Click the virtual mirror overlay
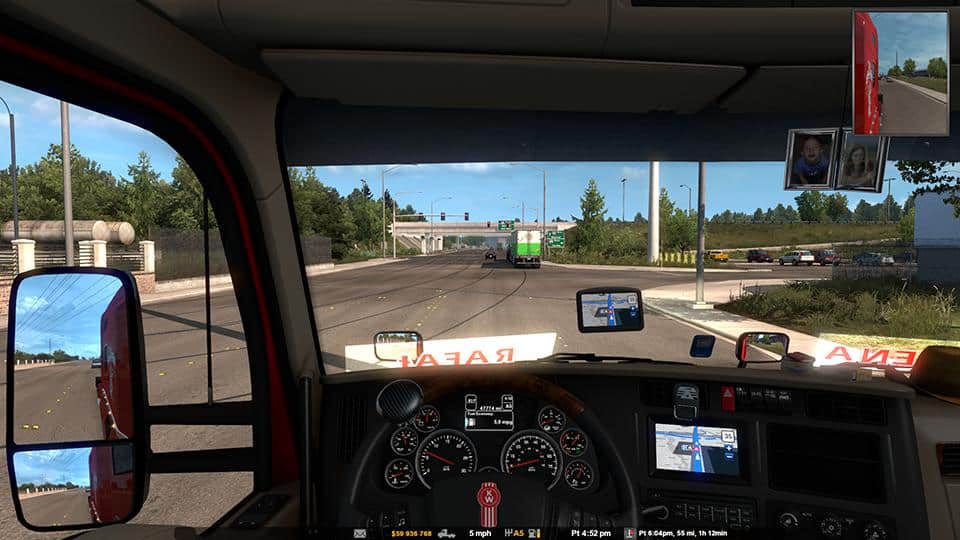 900,72
